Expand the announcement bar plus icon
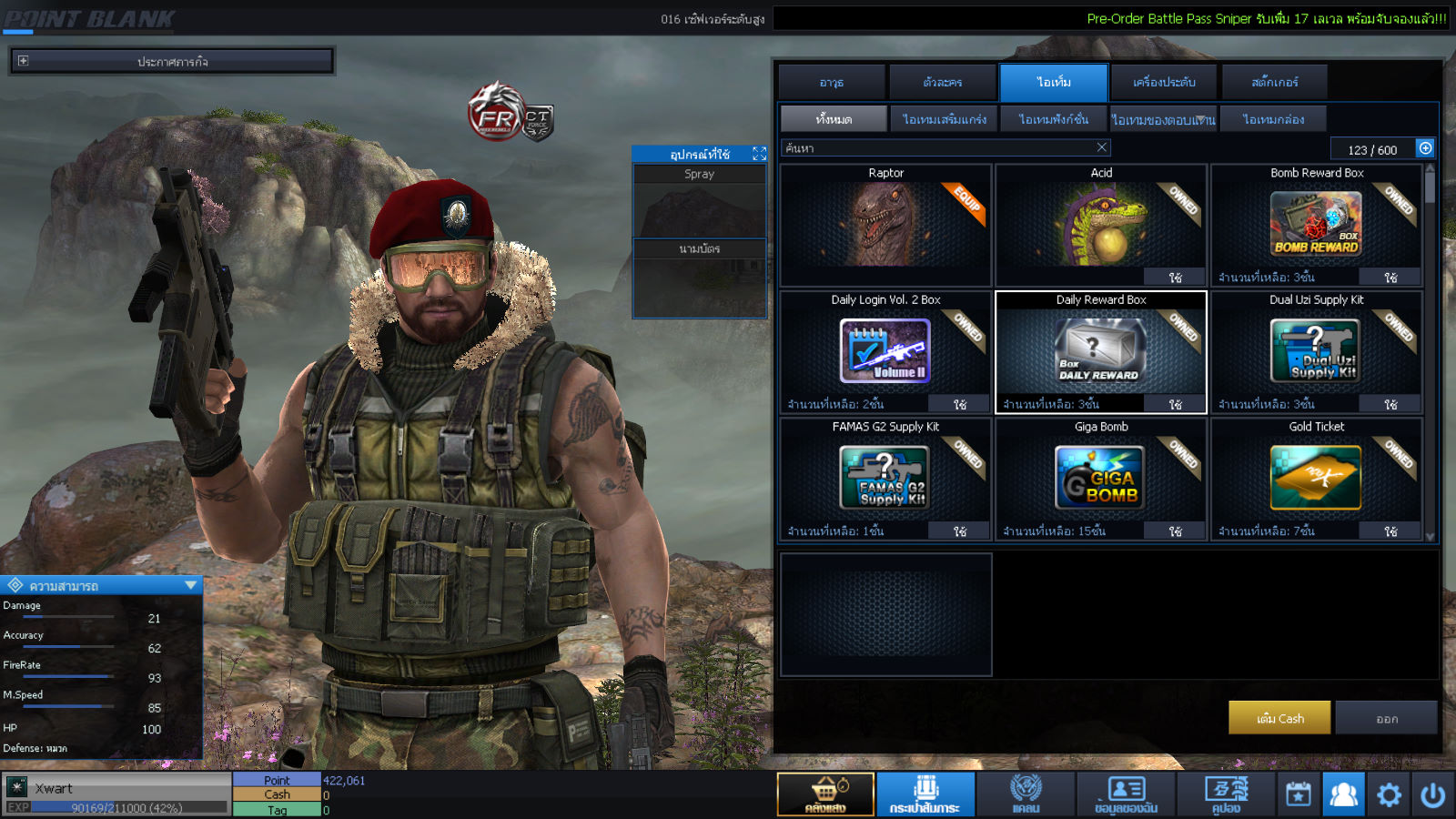 click(x=23, y=61)
